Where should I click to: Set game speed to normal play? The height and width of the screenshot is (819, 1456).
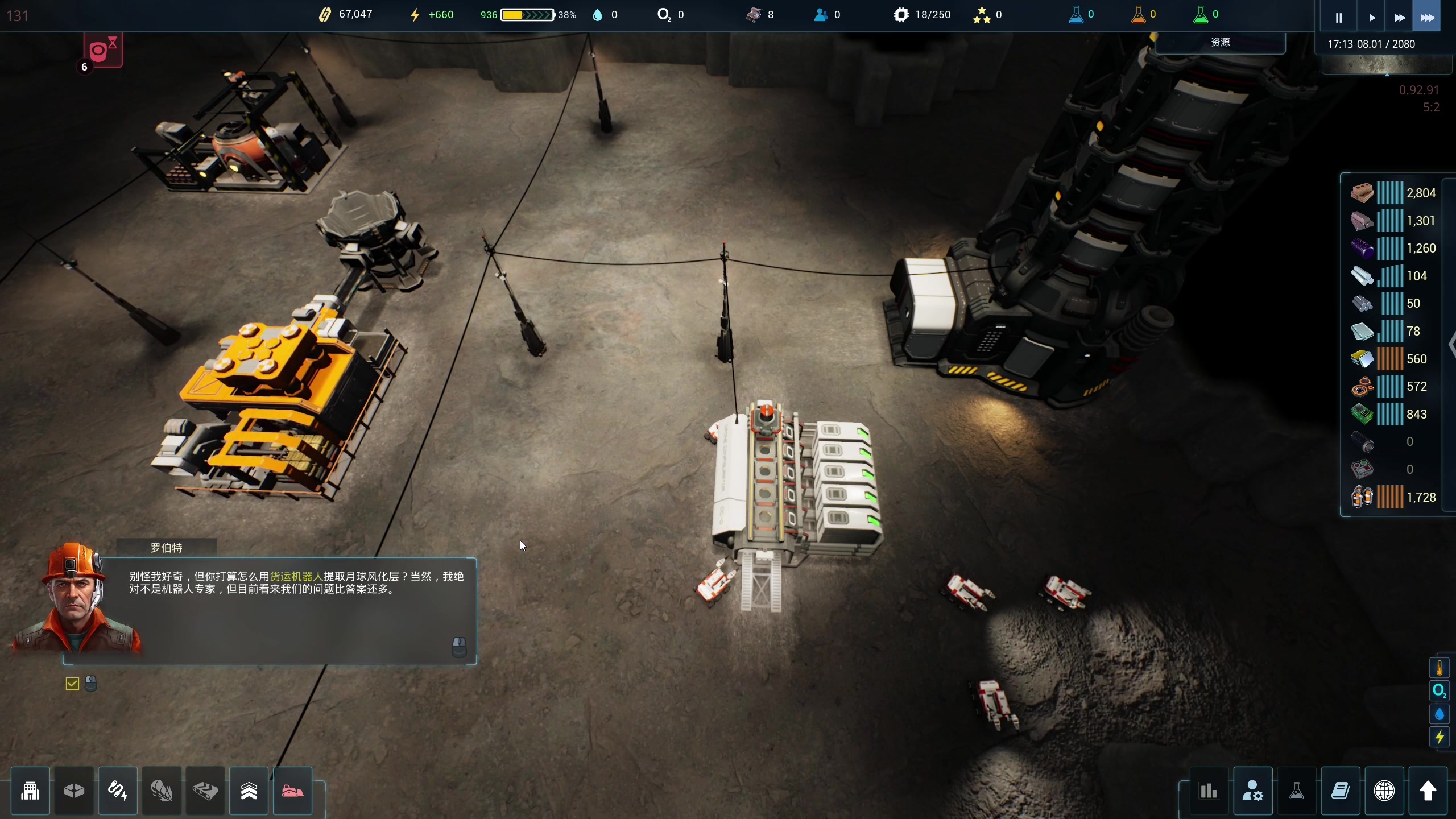pos(1371,18)
